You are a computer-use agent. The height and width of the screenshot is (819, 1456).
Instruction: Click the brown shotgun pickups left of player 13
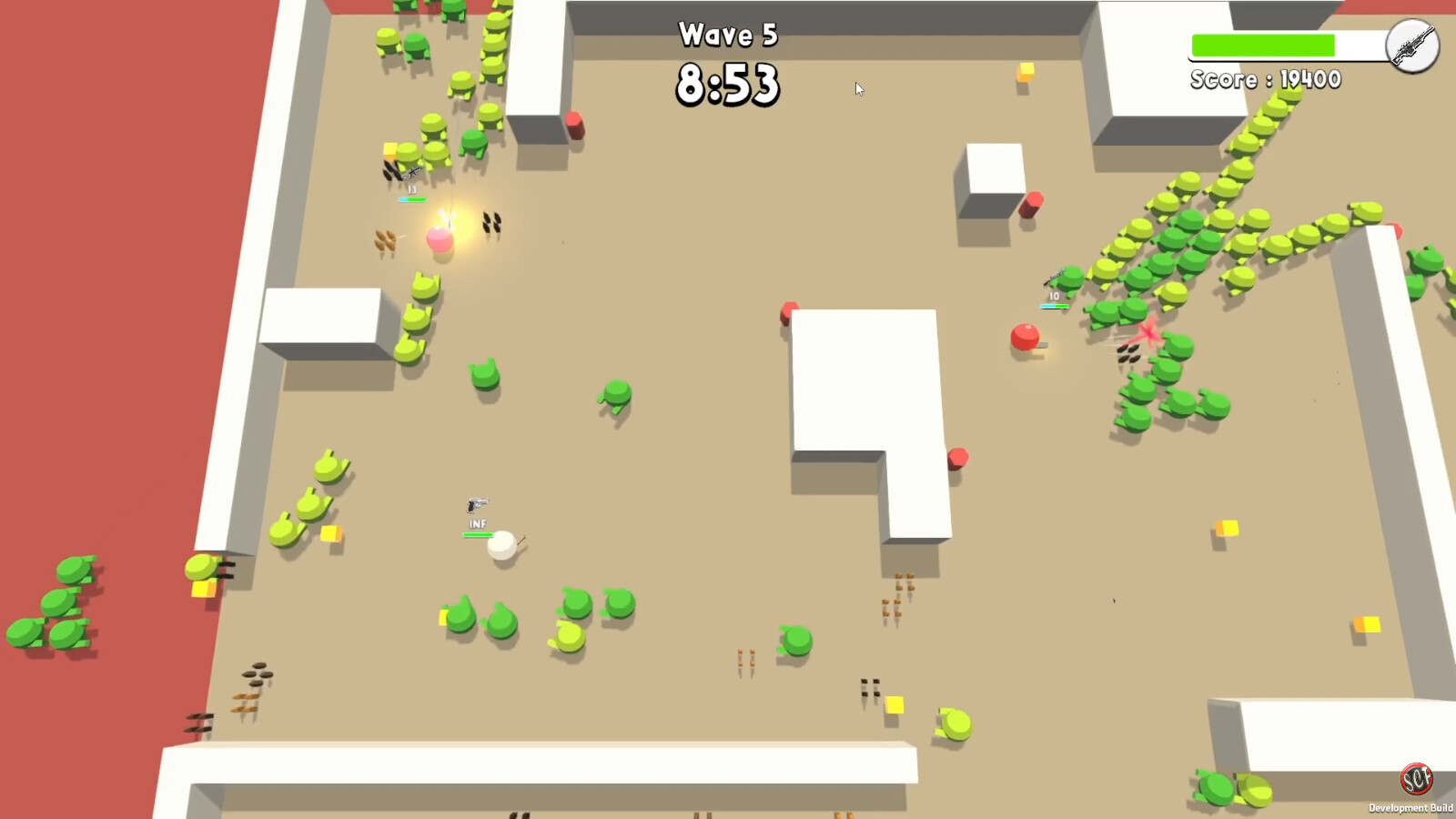tap(384, 239)
